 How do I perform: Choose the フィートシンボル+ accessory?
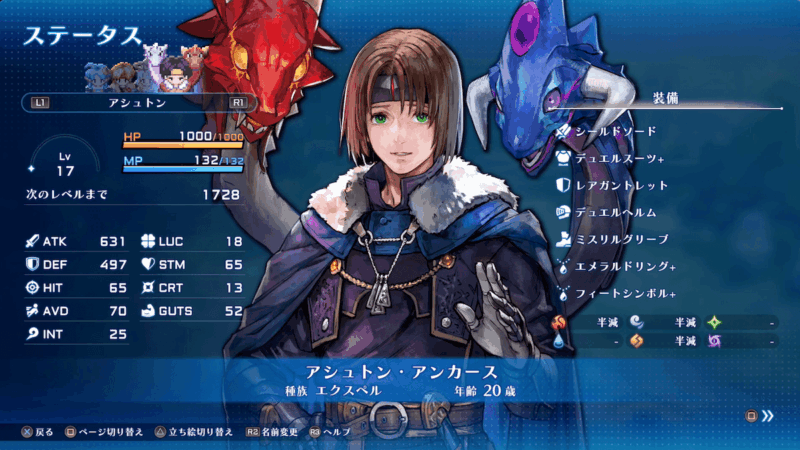pyautogui.click(x=625, y=294)
